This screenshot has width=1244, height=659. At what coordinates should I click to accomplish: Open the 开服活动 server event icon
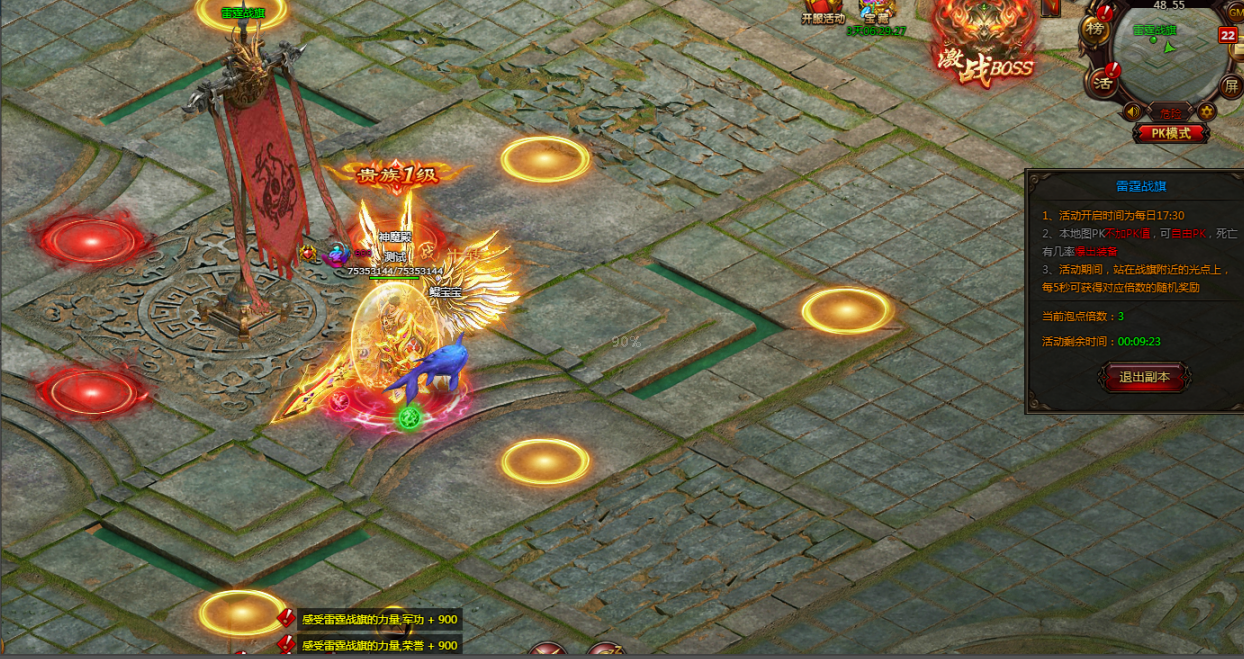point(823,11)
